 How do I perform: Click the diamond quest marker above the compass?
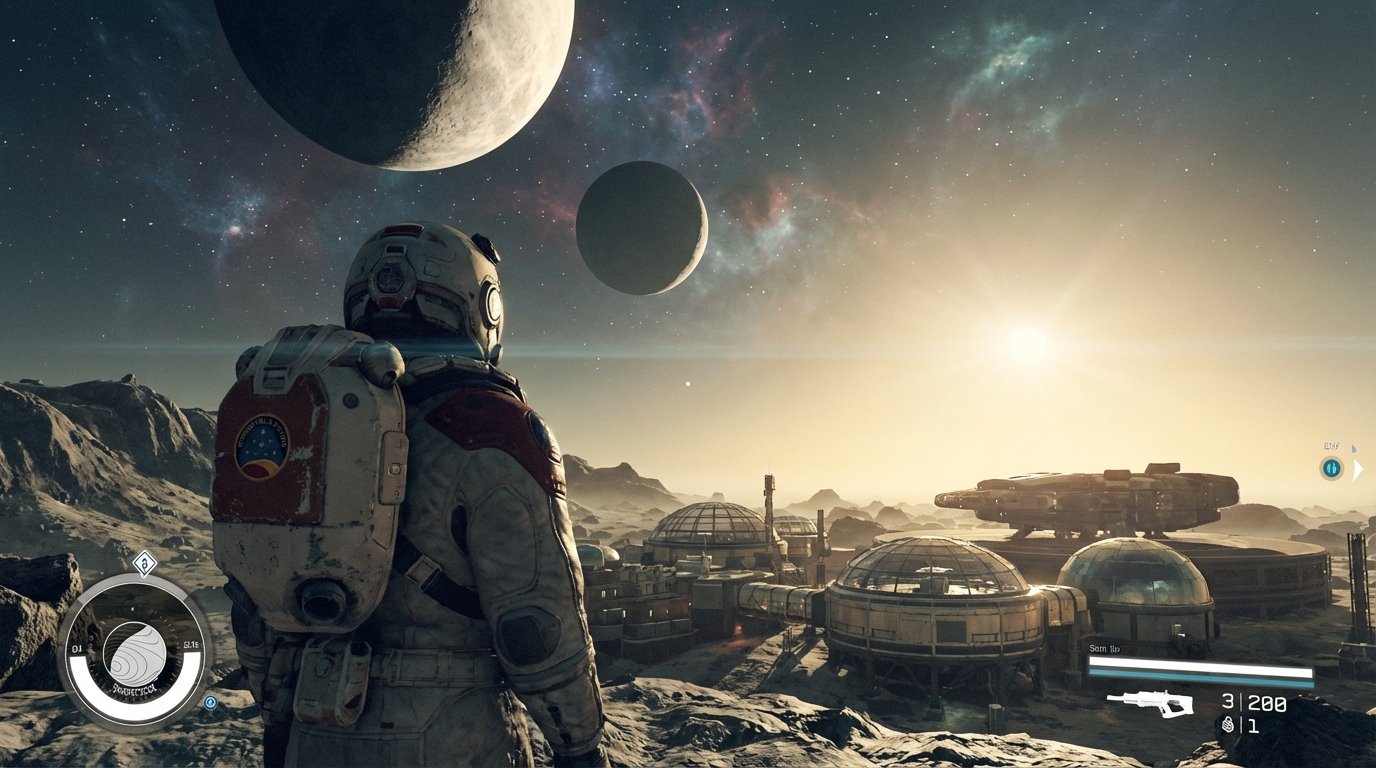pos(145,563)
